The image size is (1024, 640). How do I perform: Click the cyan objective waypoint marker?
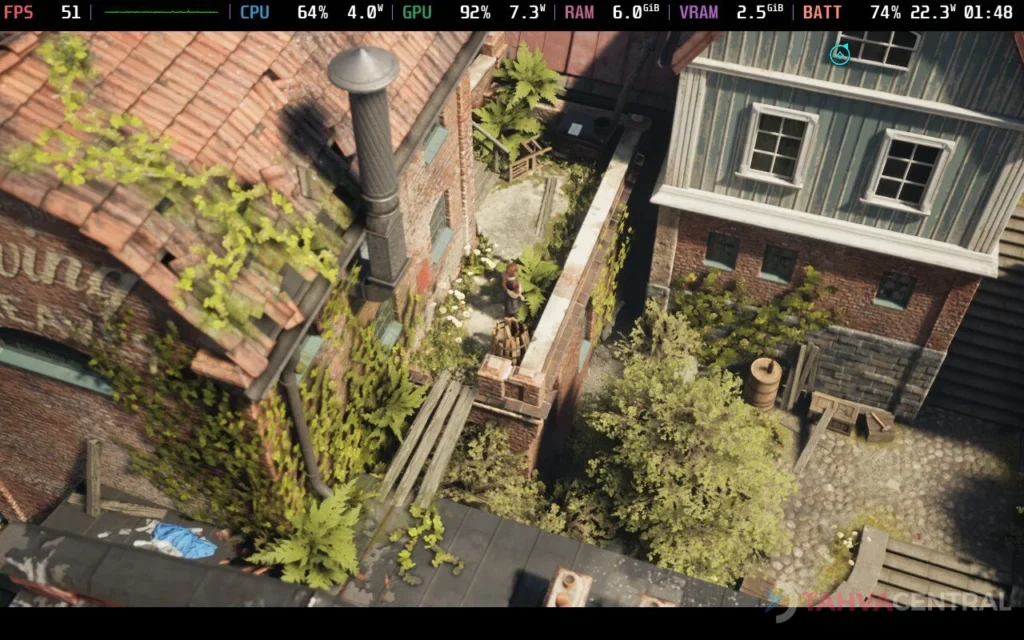pos(840,54)
